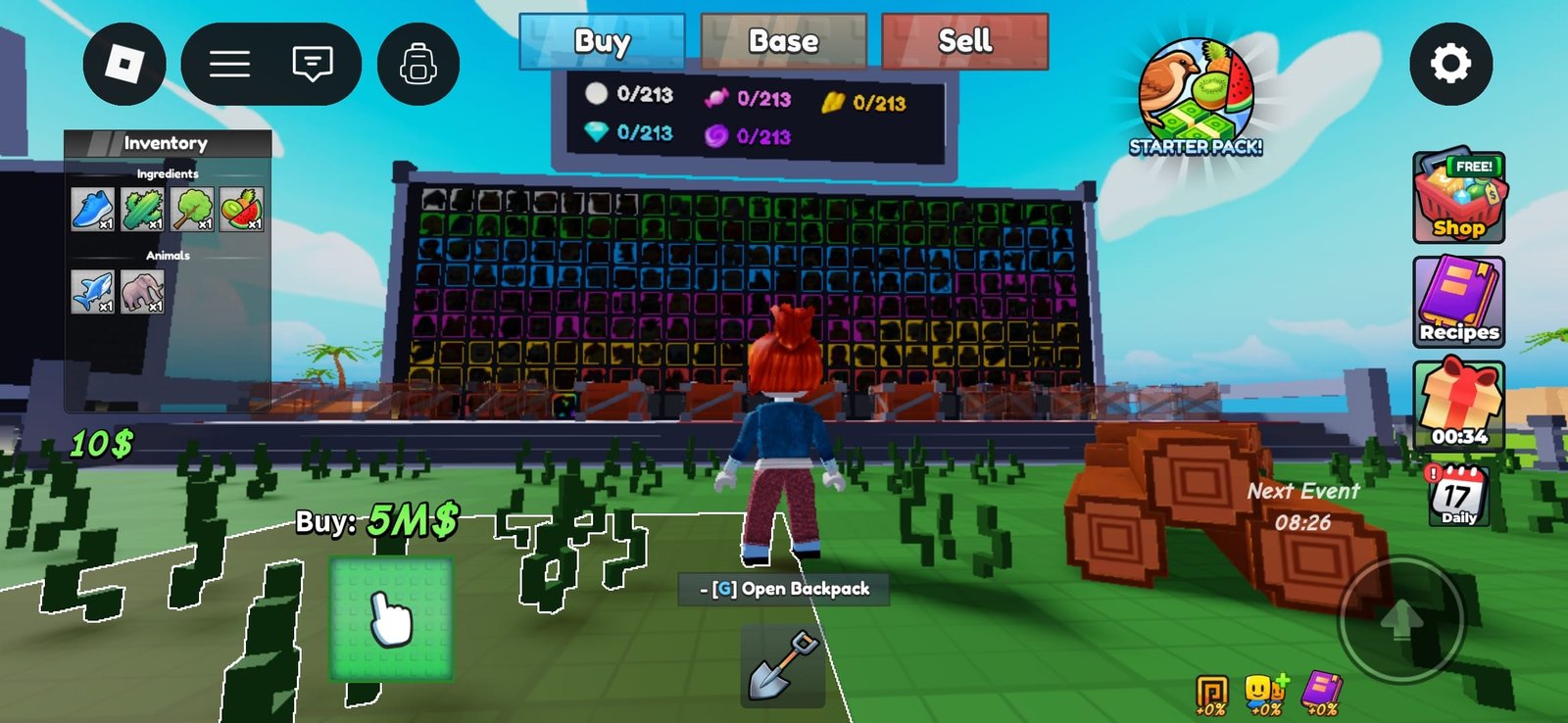Screen dimensions: 1568x723
Task: Switch to the Base tab
Action: pos(783,42)
